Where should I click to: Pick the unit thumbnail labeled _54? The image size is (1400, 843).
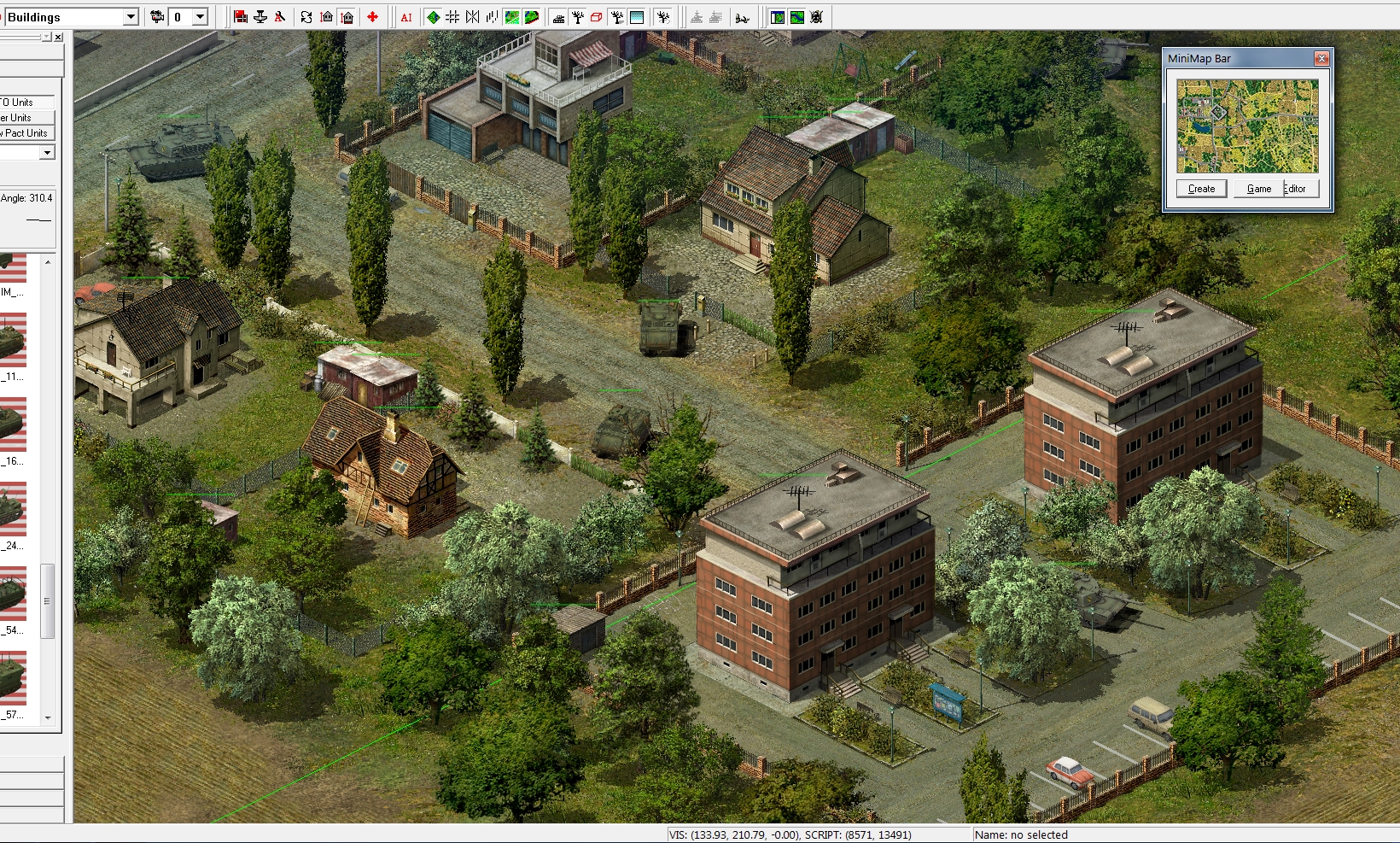coord(13,594)
